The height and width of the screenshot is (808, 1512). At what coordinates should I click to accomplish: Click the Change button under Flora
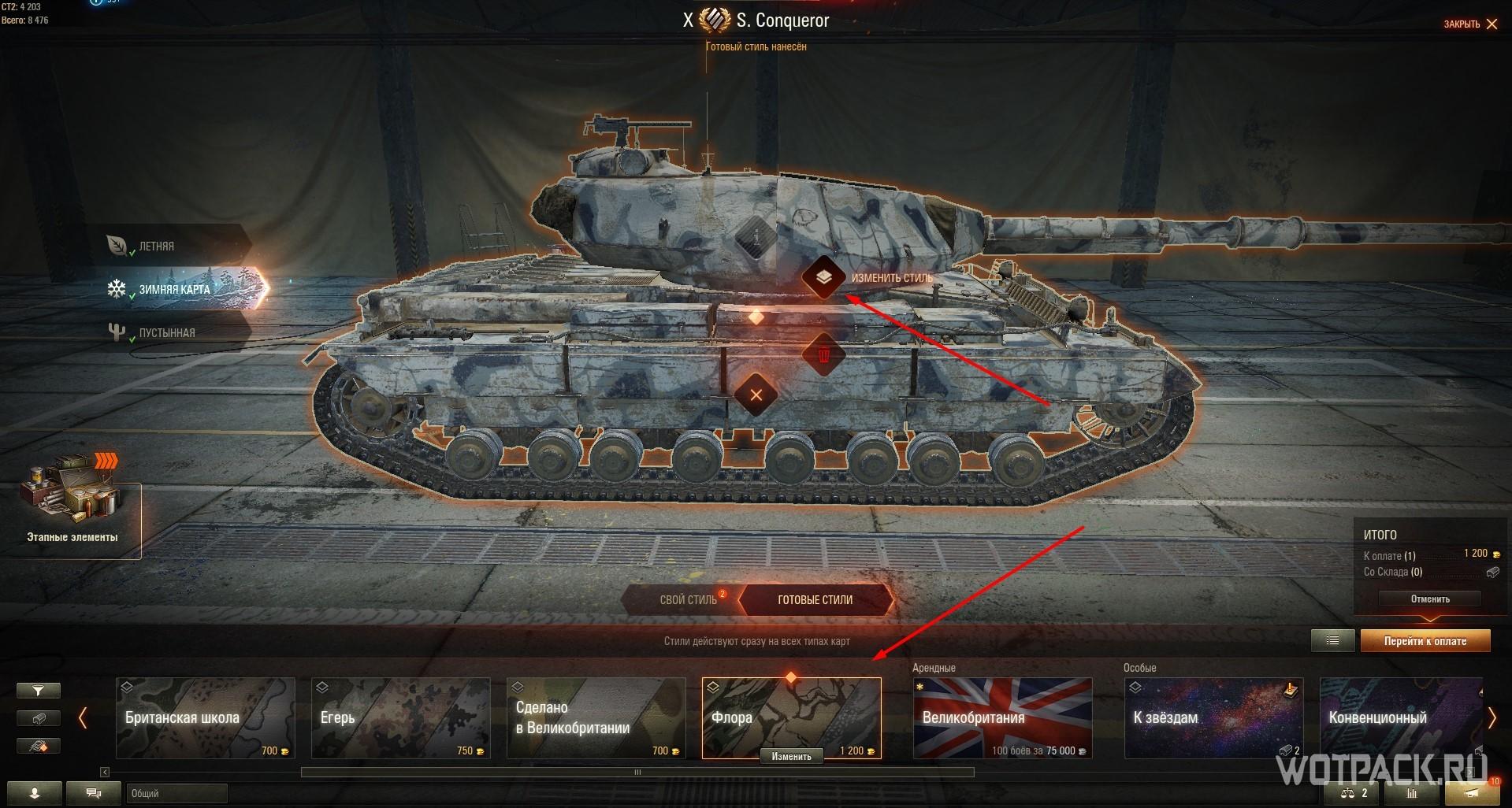tap(791, 757)
